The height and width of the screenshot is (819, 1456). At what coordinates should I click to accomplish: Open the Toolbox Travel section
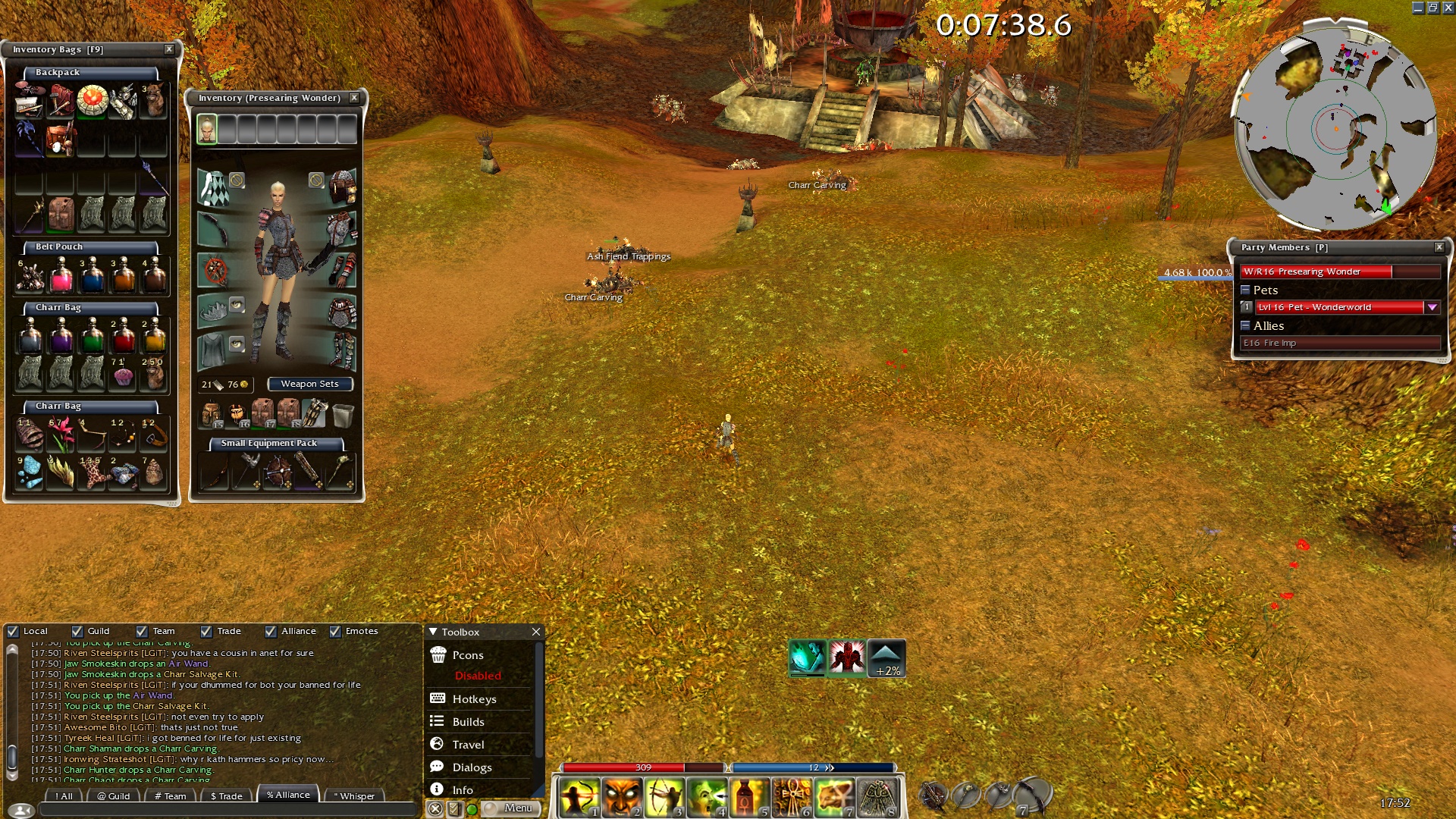click(x=468, y=745)
